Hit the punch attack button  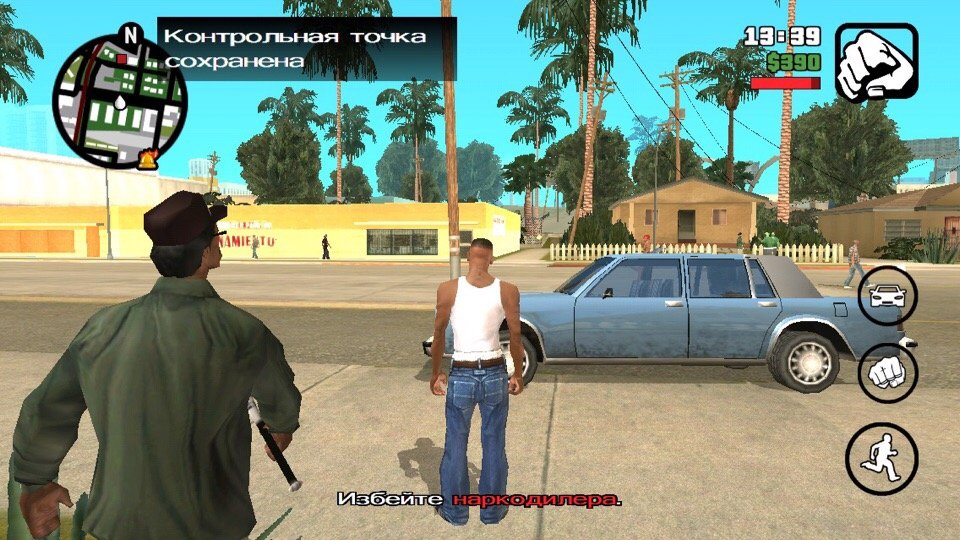[x=887, y=374]
